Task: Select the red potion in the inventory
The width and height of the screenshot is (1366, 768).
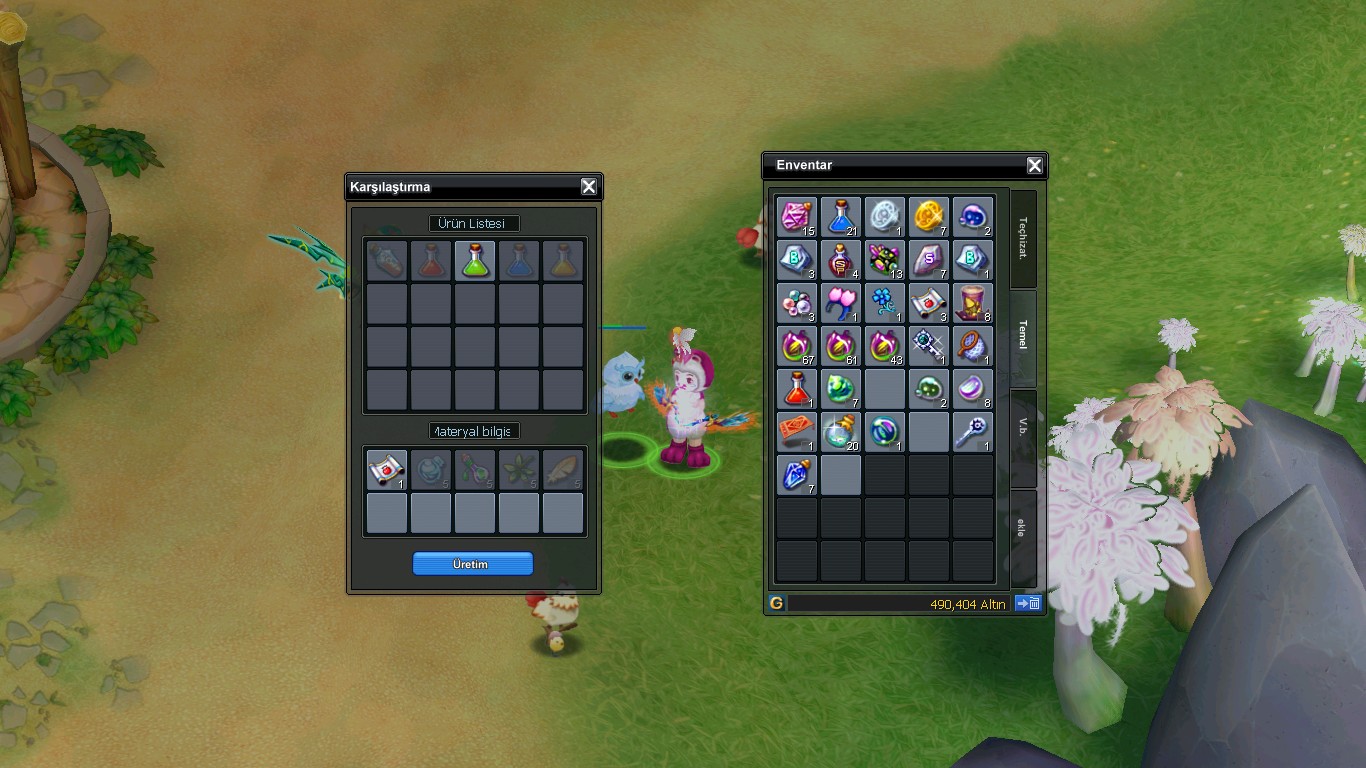Action: point(797,389)
